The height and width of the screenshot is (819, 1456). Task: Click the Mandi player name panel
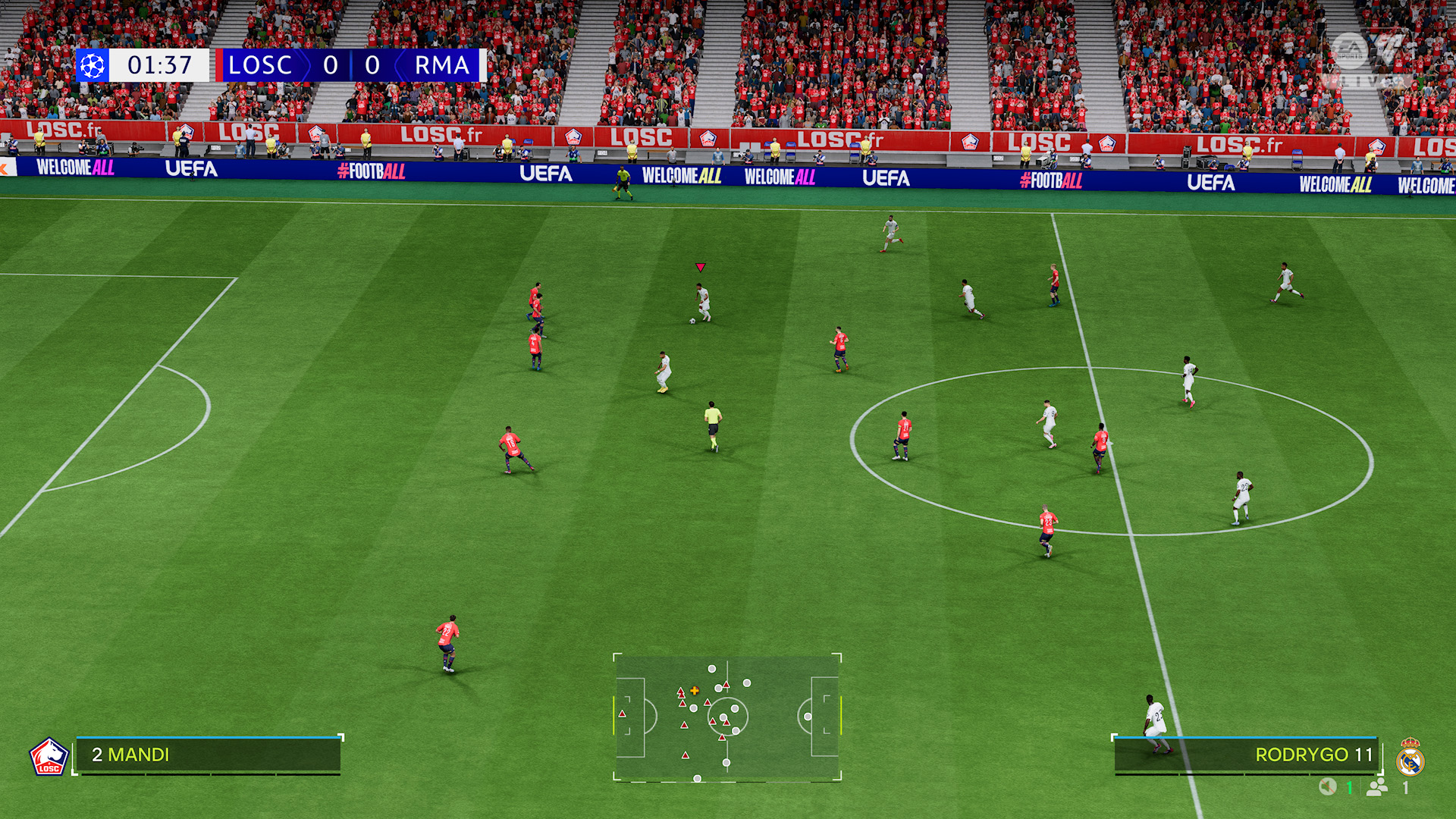(208, 755)
